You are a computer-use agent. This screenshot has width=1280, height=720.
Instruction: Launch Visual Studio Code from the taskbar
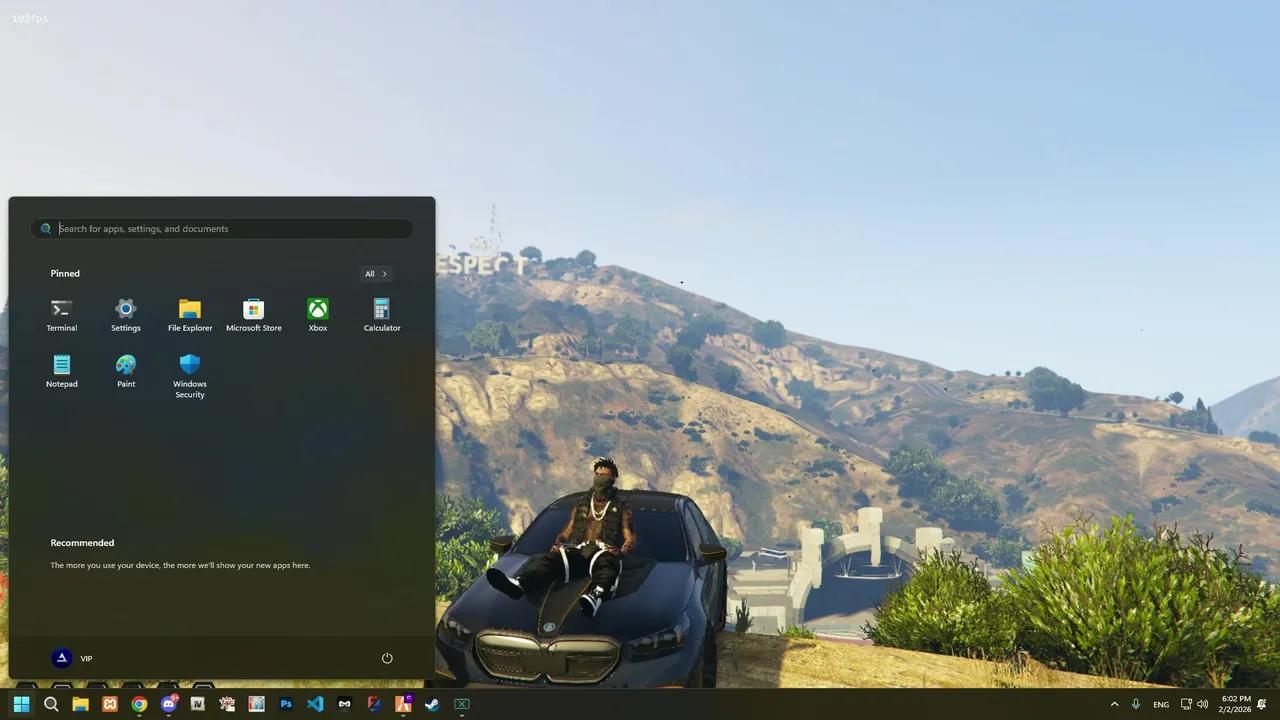[x=315, y=704]
